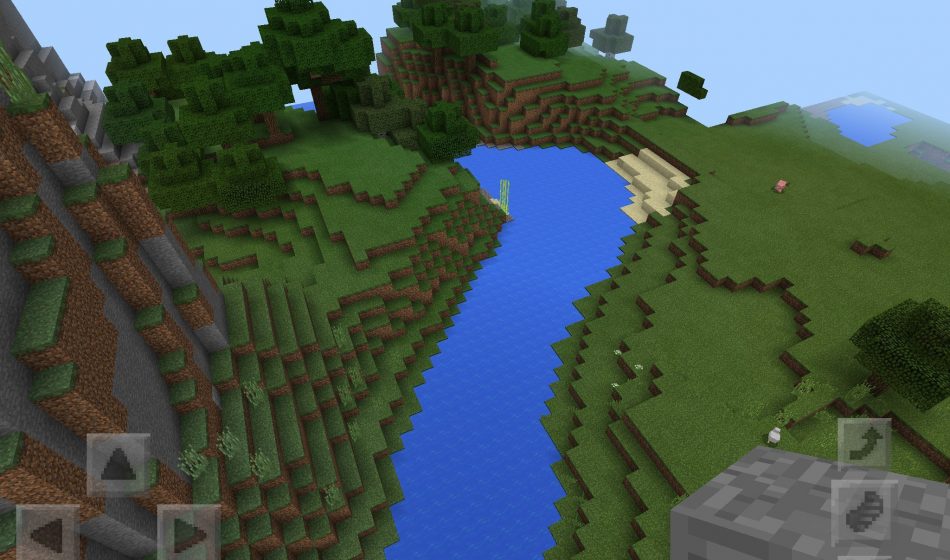950x560 pixels.
Task: Tap the button below the curved arrow
Action: 864,513
